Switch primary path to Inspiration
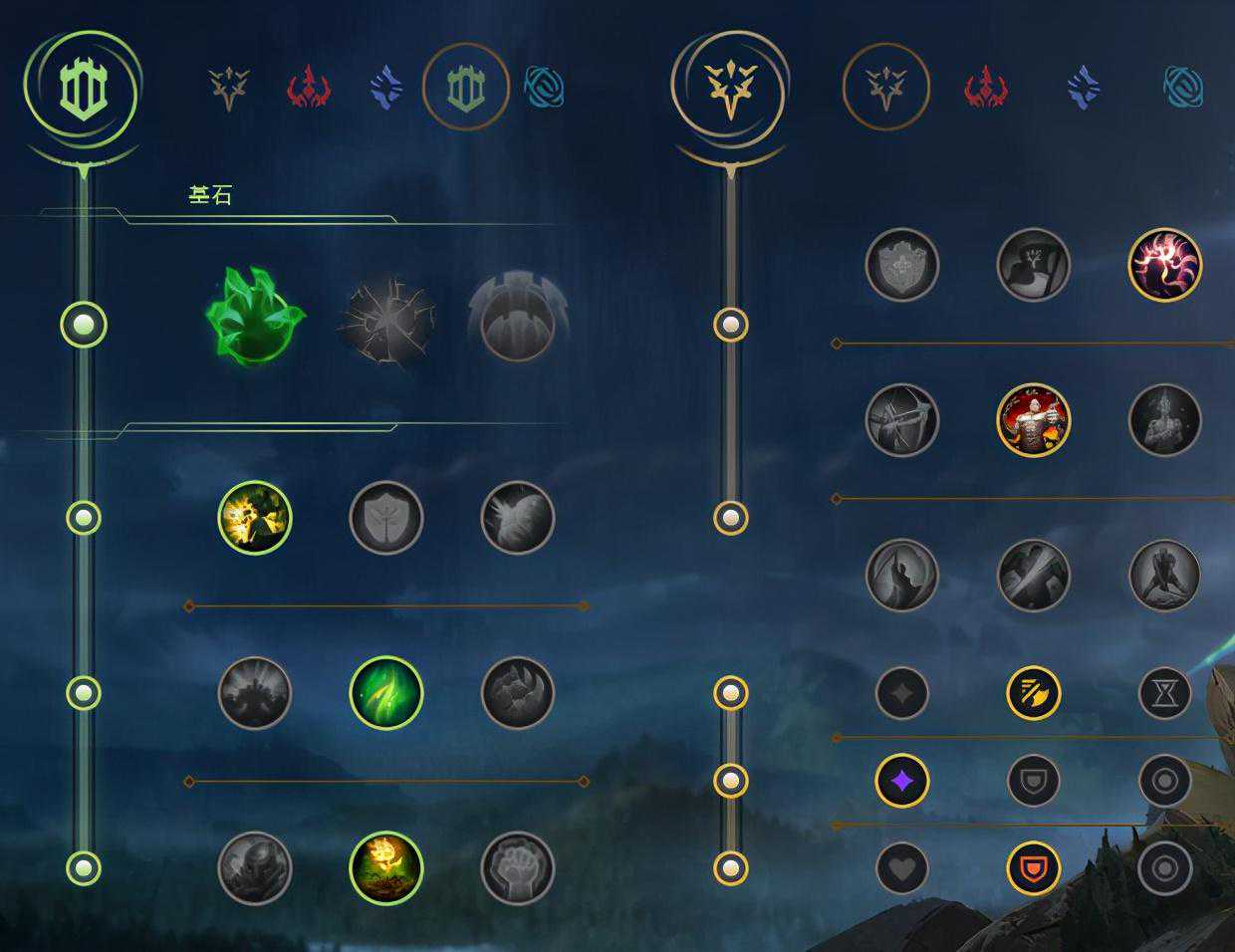The image size is (1235, 952). click(544, 89)
